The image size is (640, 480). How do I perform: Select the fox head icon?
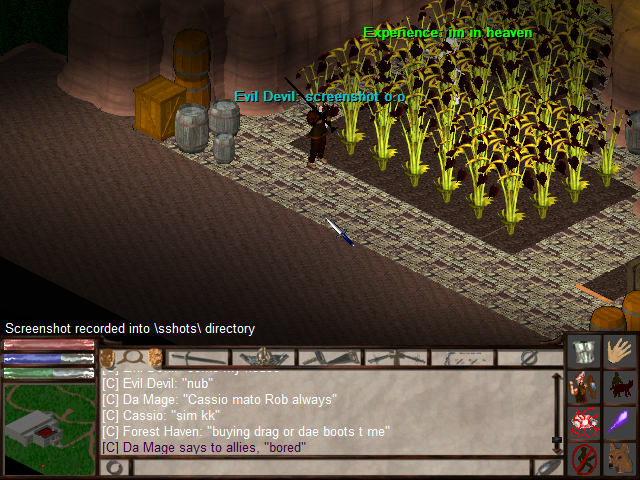pos(622,459)
